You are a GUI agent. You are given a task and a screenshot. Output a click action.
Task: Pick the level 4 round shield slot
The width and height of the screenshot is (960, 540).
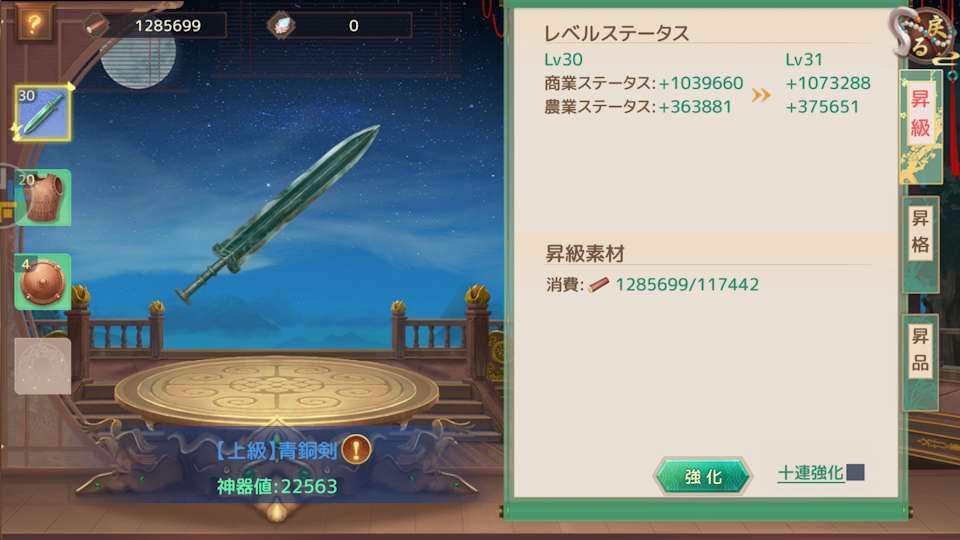(x=42, y=282)
